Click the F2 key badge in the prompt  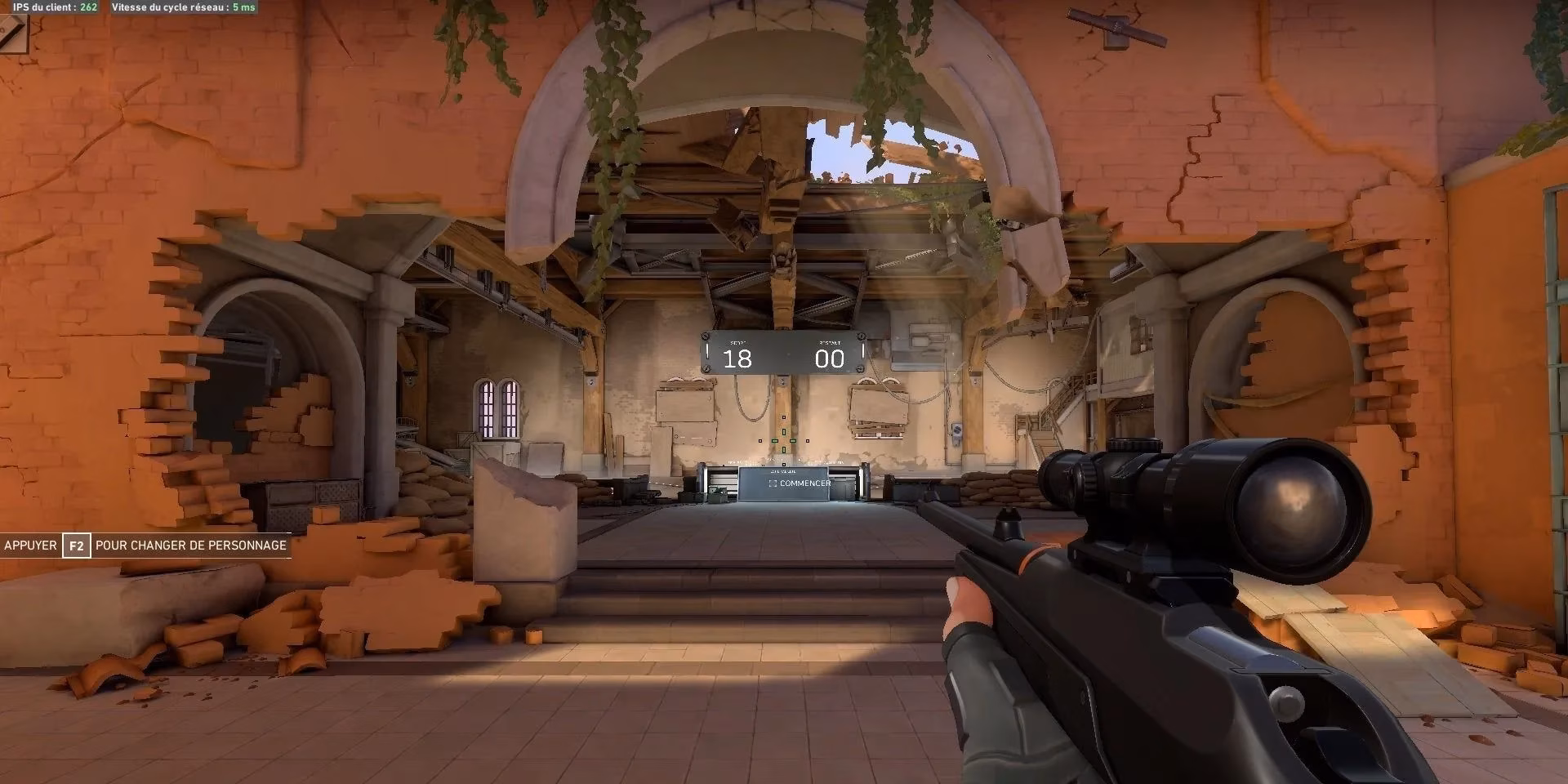(x=78, y=546)
